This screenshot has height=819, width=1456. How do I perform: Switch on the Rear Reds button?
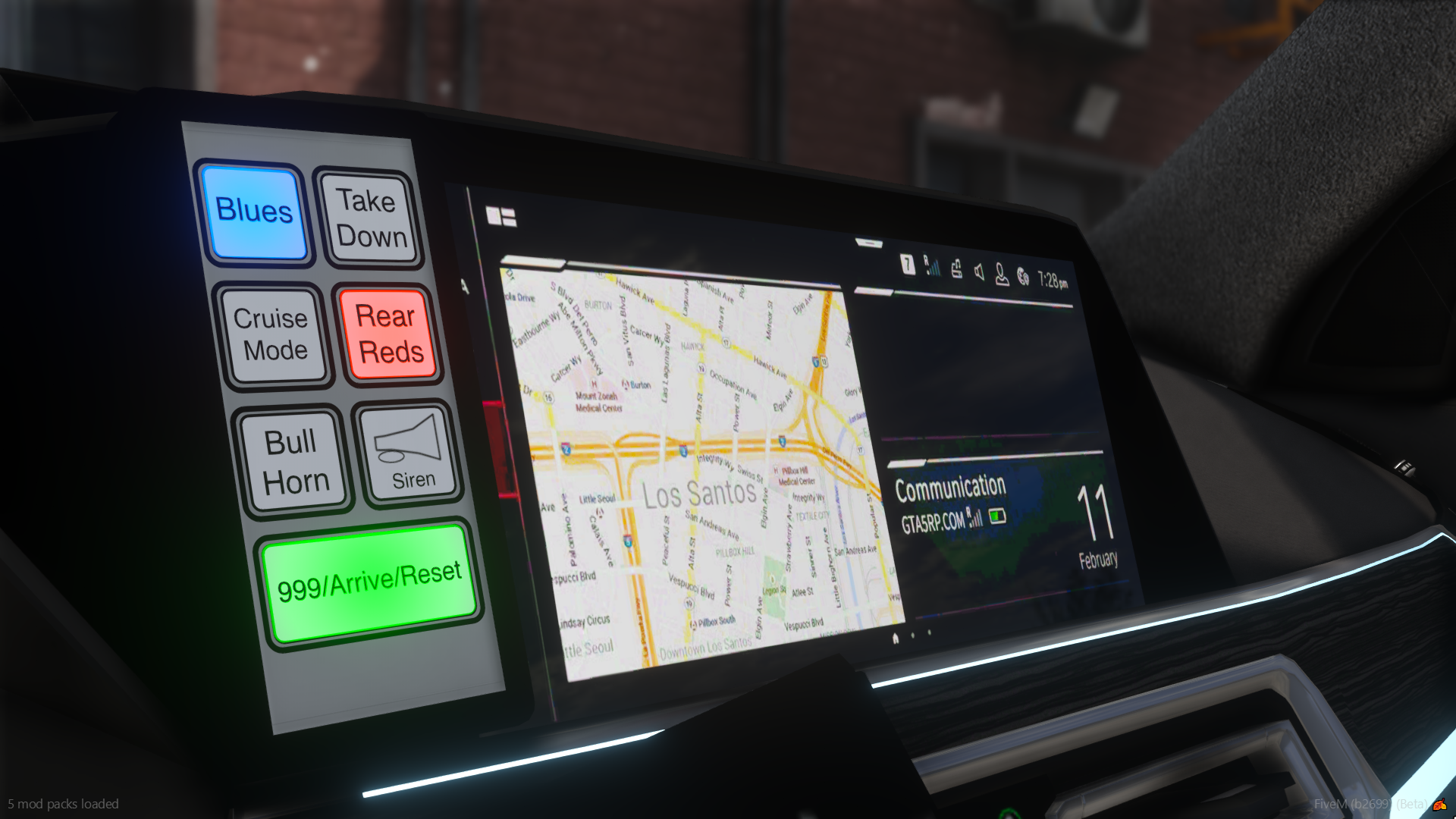click(x=388, y=334)
